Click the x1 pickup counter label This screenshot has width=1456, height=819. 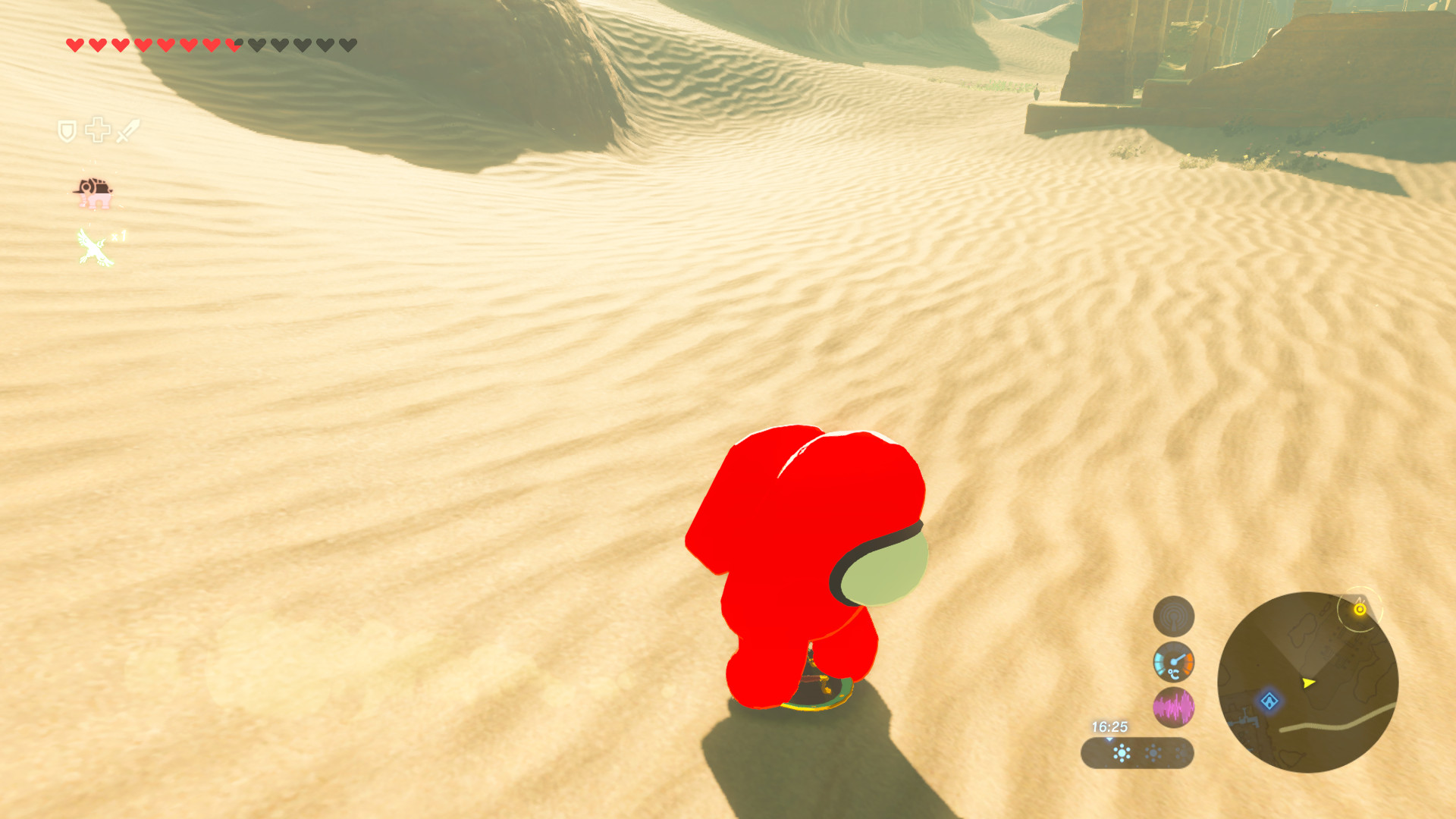pos(120,235)
